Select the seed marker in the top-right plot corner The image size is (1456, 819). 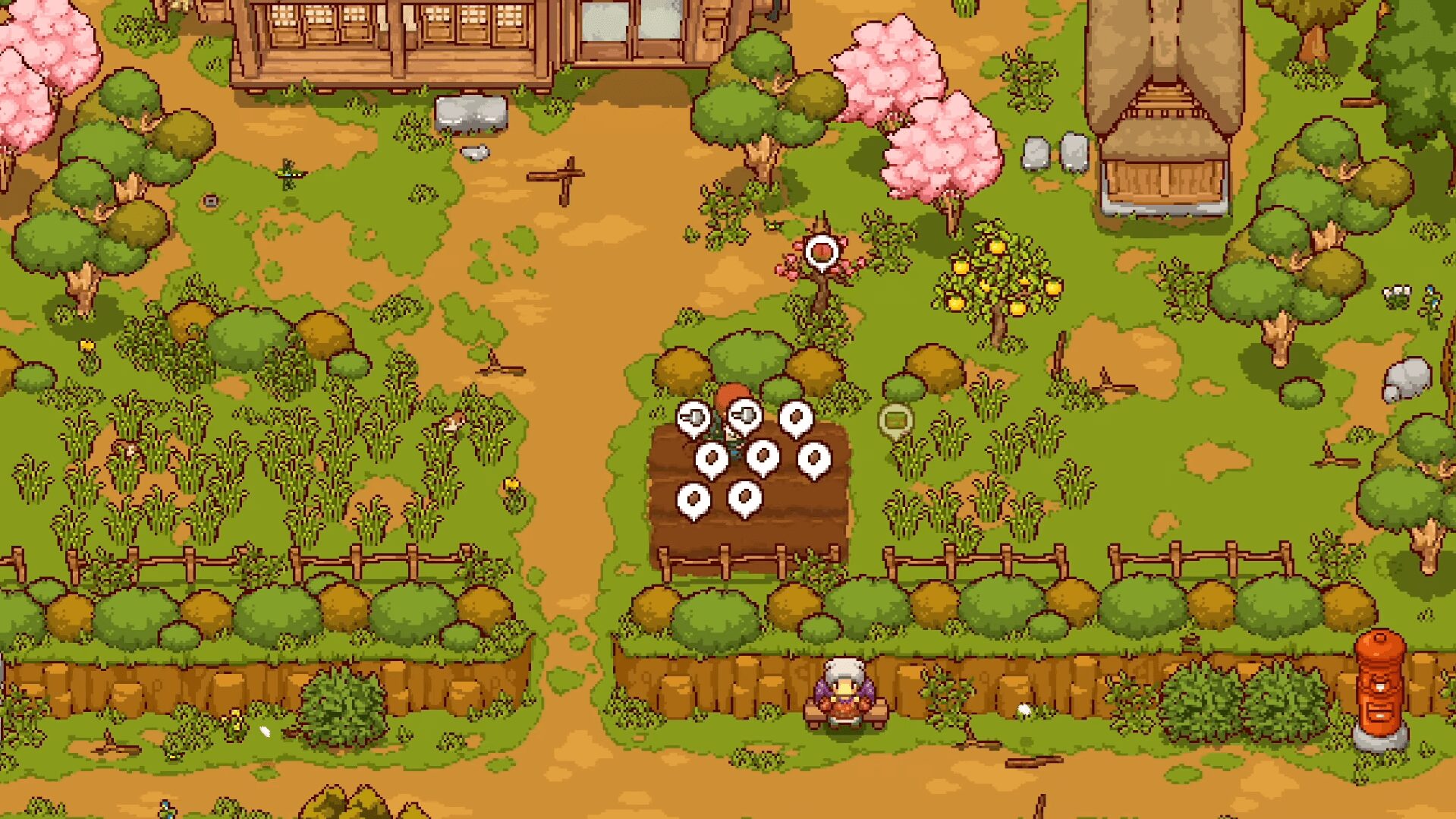coord(795,417)
